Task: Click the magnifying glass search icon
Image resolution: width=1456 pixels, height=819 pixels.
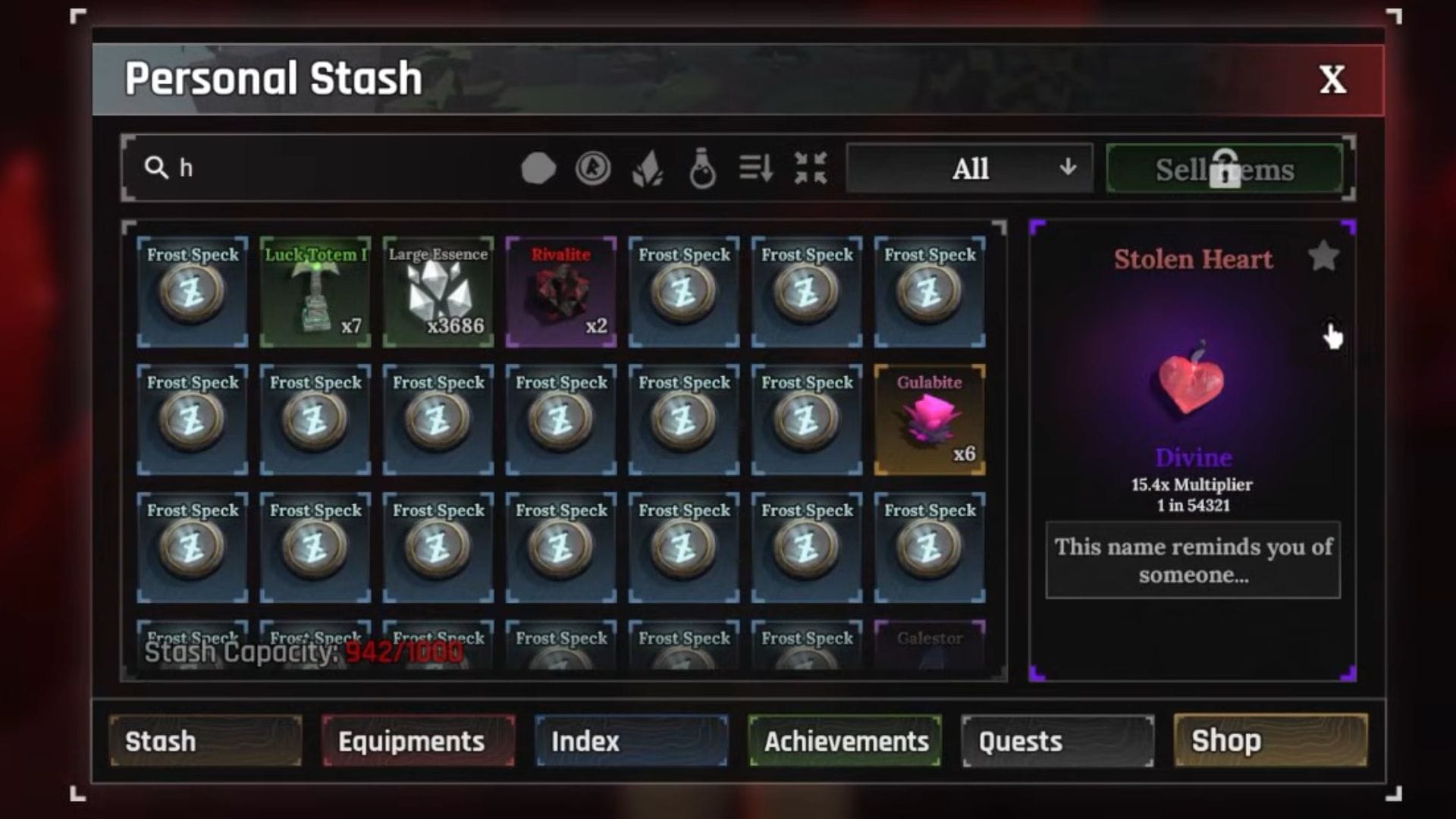Action: click(157, 168)
